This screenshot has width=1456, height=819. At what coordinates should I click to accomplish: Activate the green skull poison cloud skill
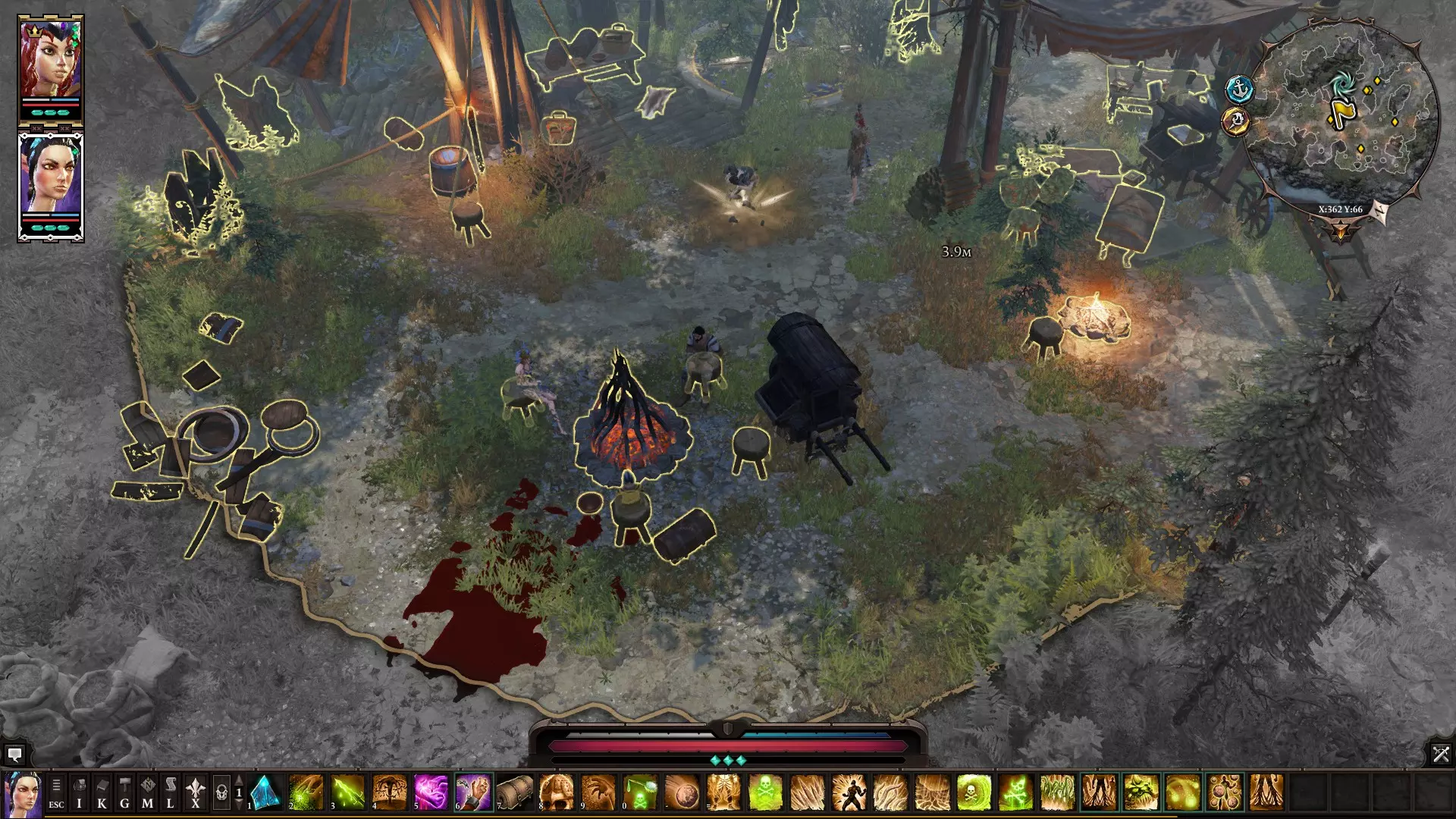click(x=765, y=792)
